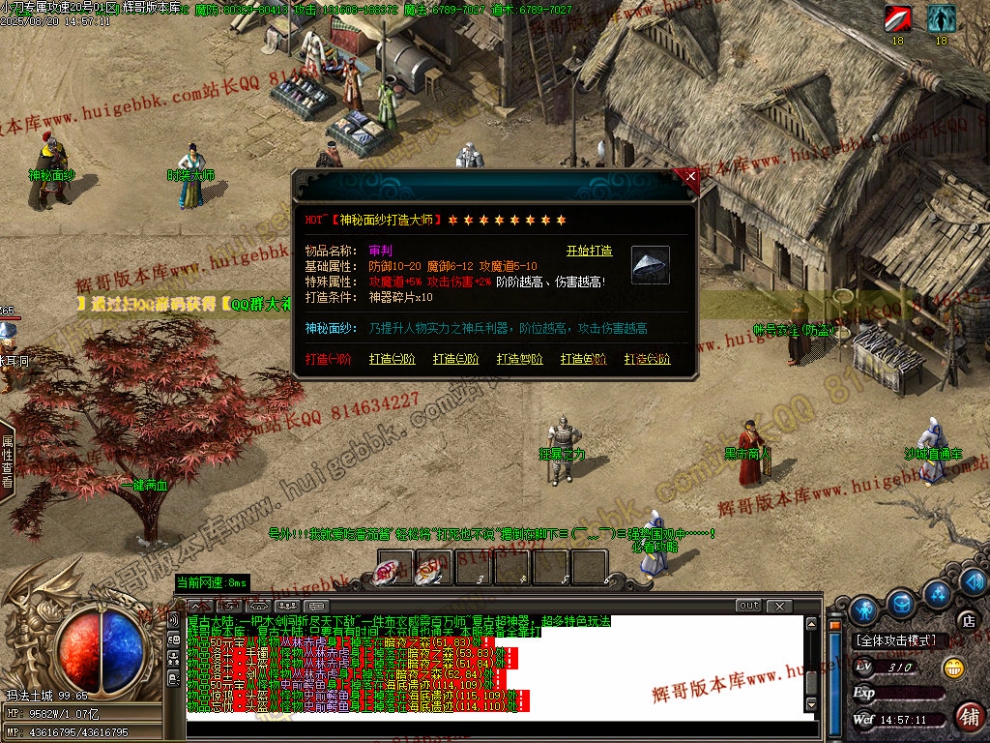
Task: Open the 属性查看 attribute view side tab
Action: (x=7, y=461)
